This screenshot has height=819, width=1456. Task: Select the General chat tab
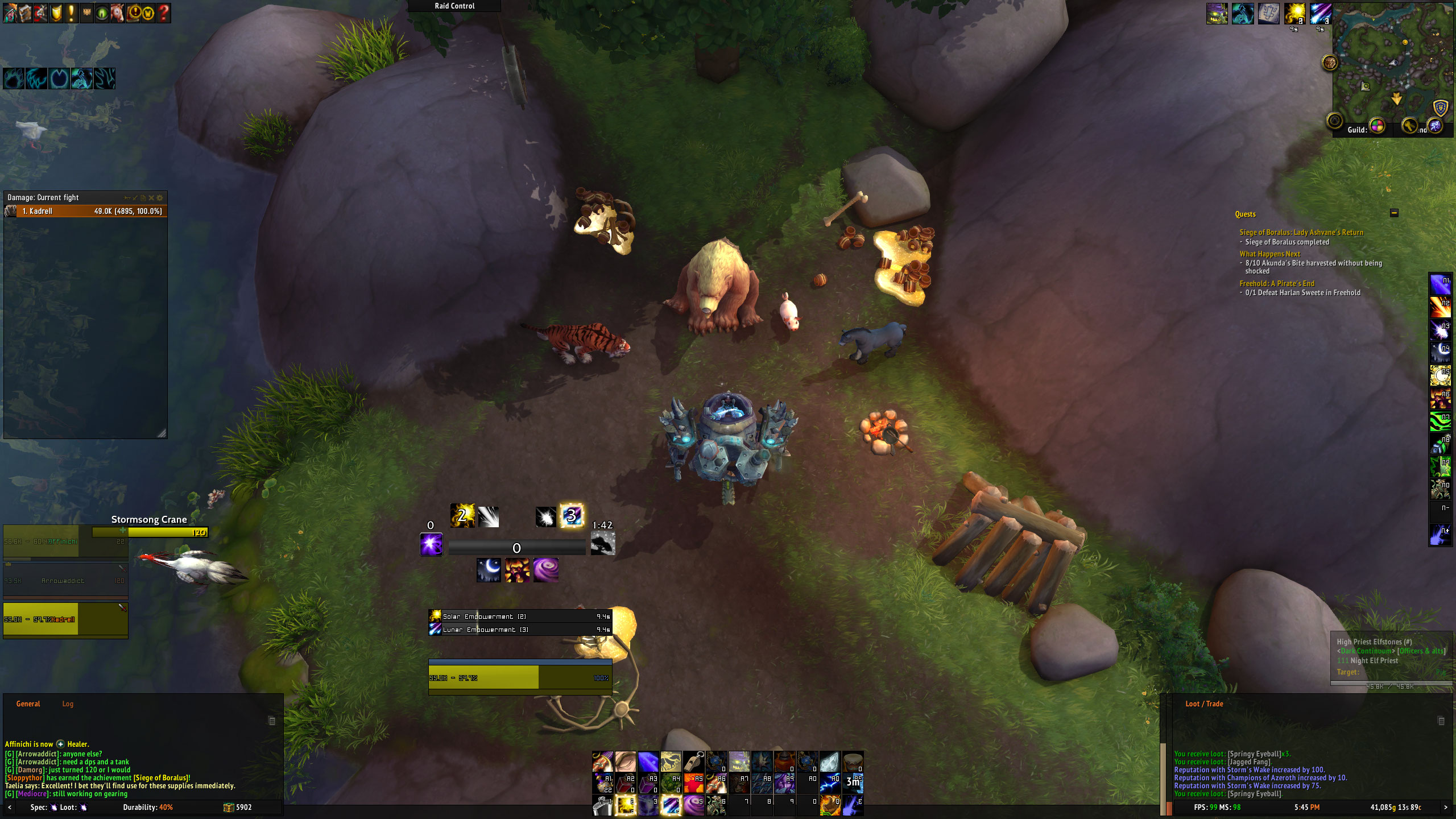click(x=28, y=704)
